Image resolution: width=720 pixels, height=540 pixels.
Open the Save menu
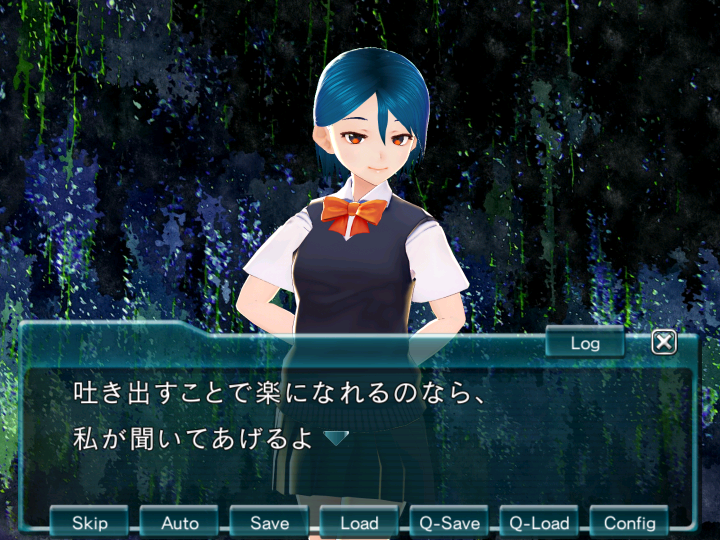(x=270, y=522)
